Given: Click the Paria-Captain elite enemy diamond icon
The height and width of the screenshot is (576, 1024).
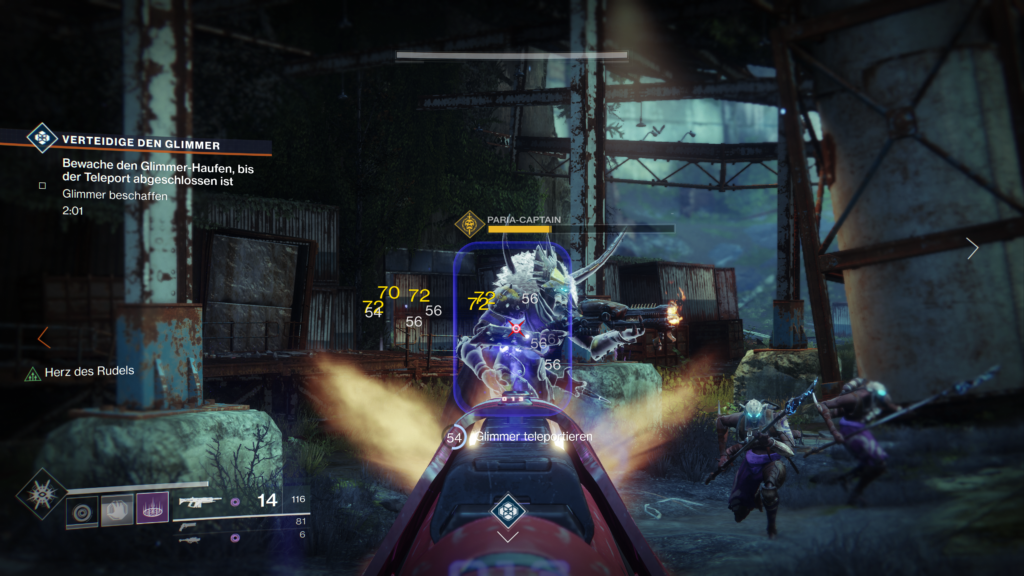Looking at the screenshot, I should coord(470,224).
